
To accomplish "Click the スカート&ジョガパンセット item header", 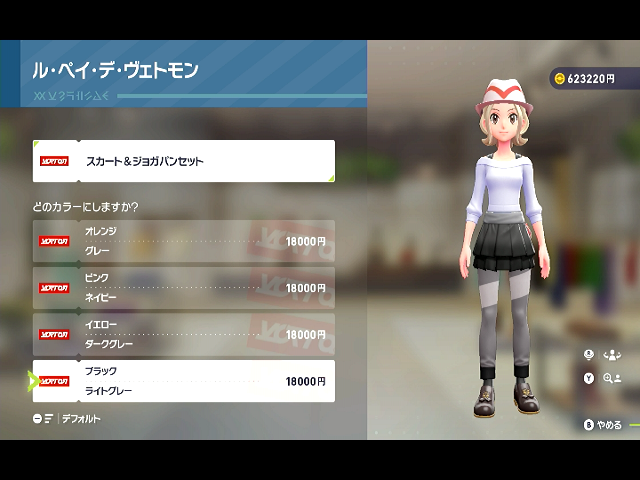I will point(183,161).
